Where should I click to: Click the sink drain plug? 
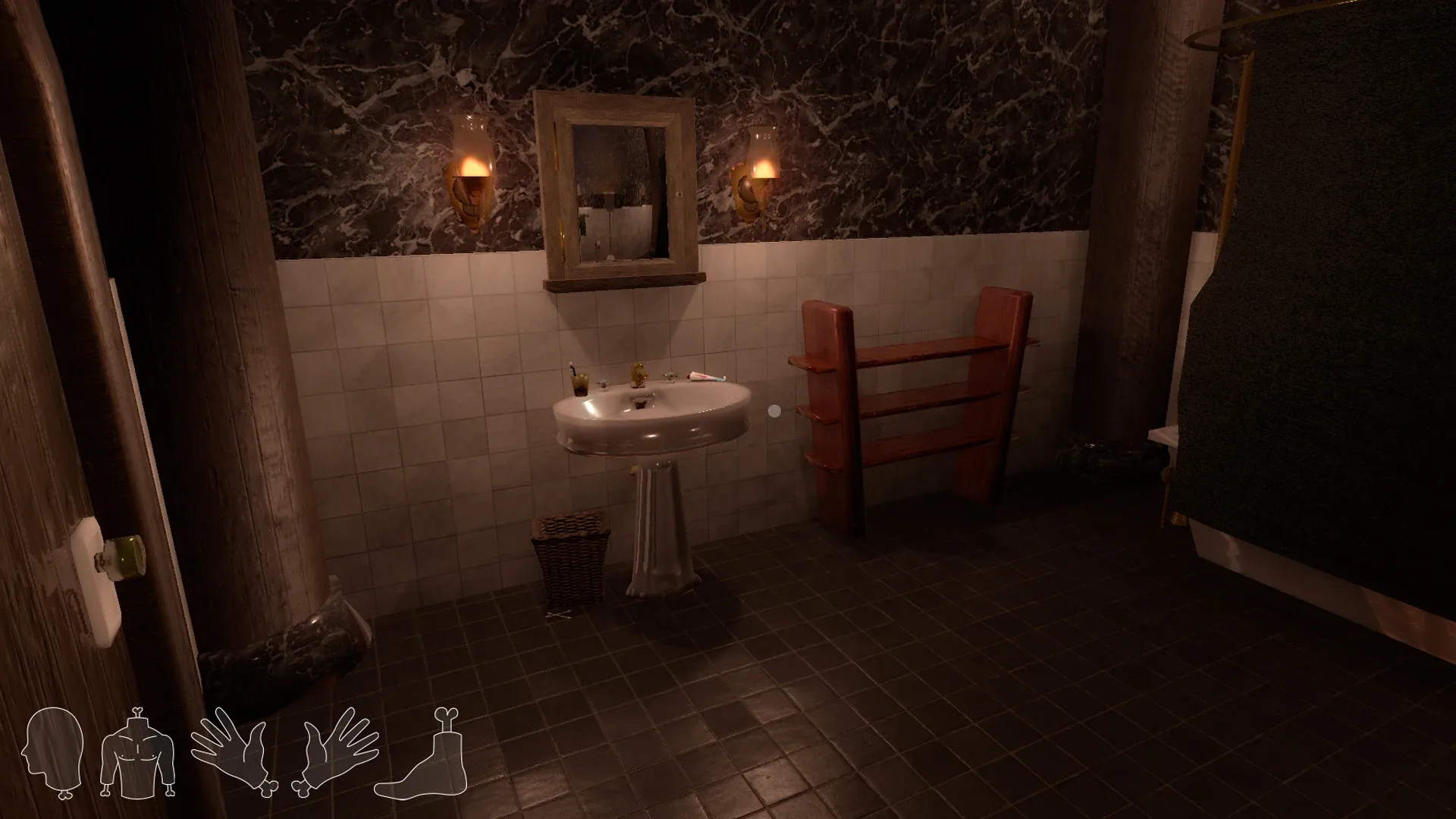click(642, 404)
